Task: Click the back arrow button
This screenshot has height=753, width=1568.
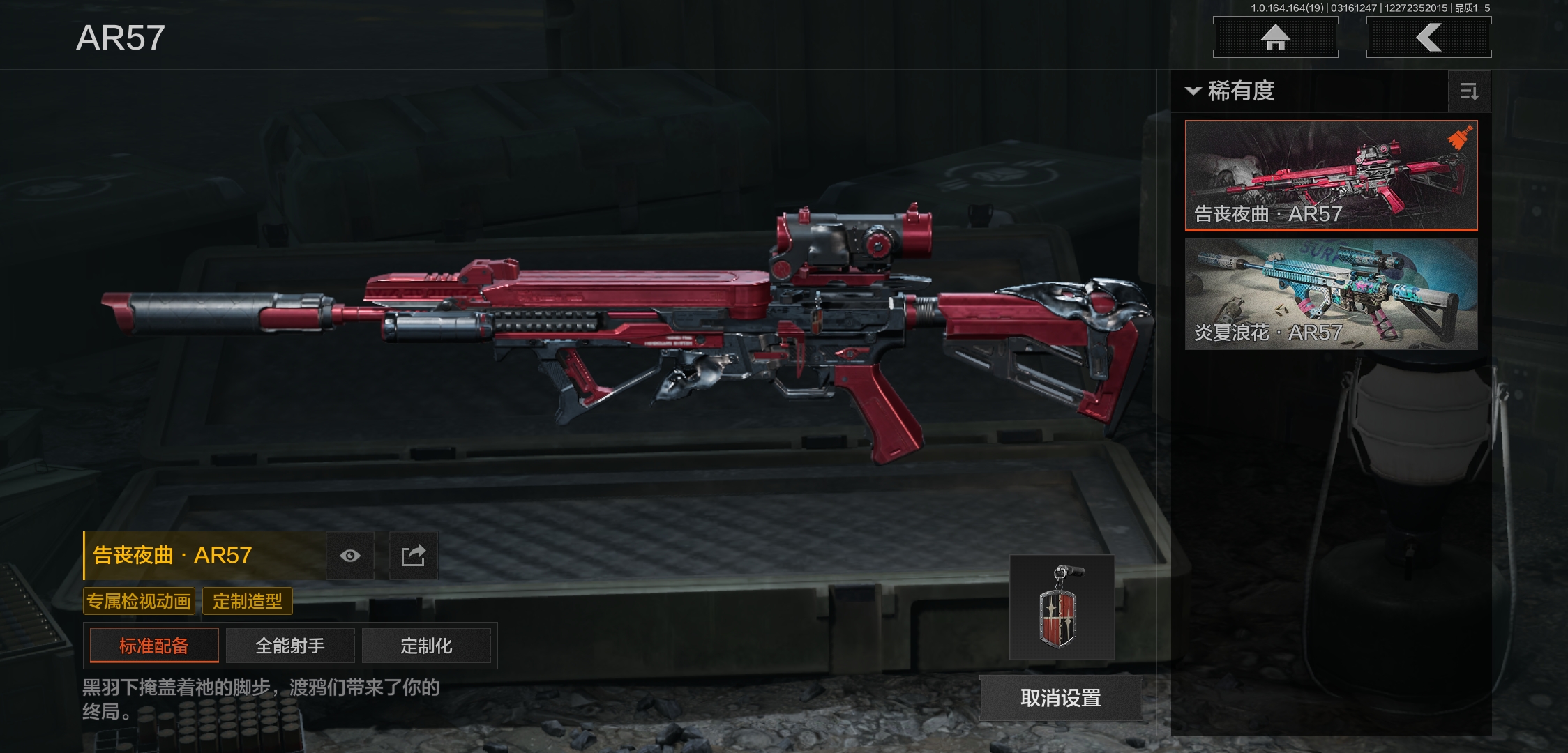Action: 1428,37
